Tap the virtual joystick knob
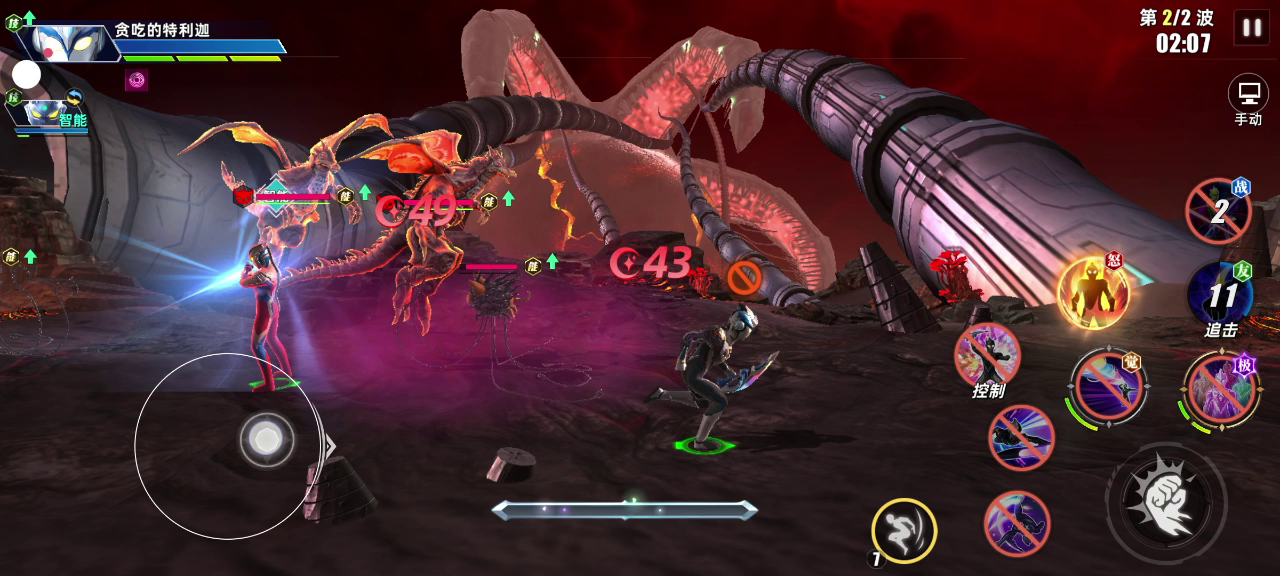This screenshot has width=1280, height=576. click(266, 438)
